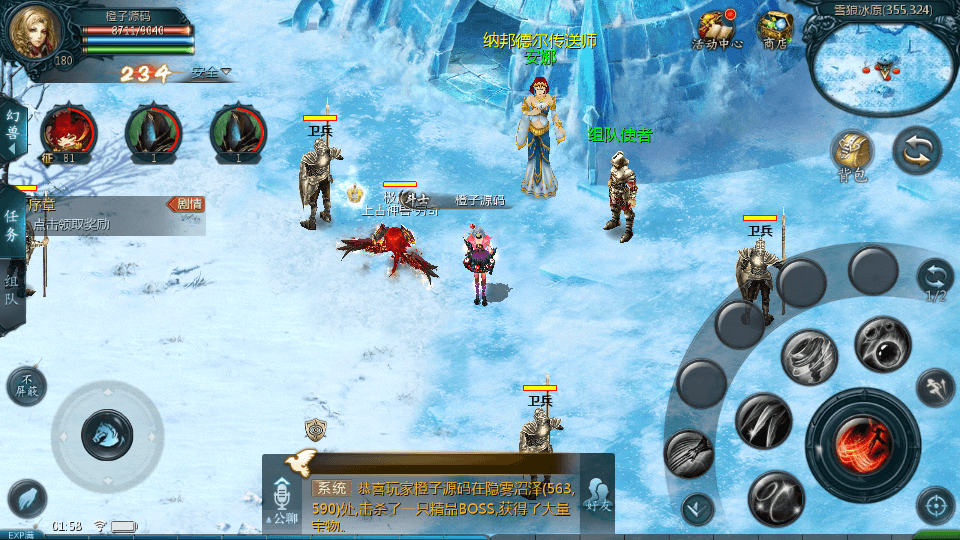Open the 商店 shop
The width and height of the screenshot is (960, 540).
(x=775, y=30)
